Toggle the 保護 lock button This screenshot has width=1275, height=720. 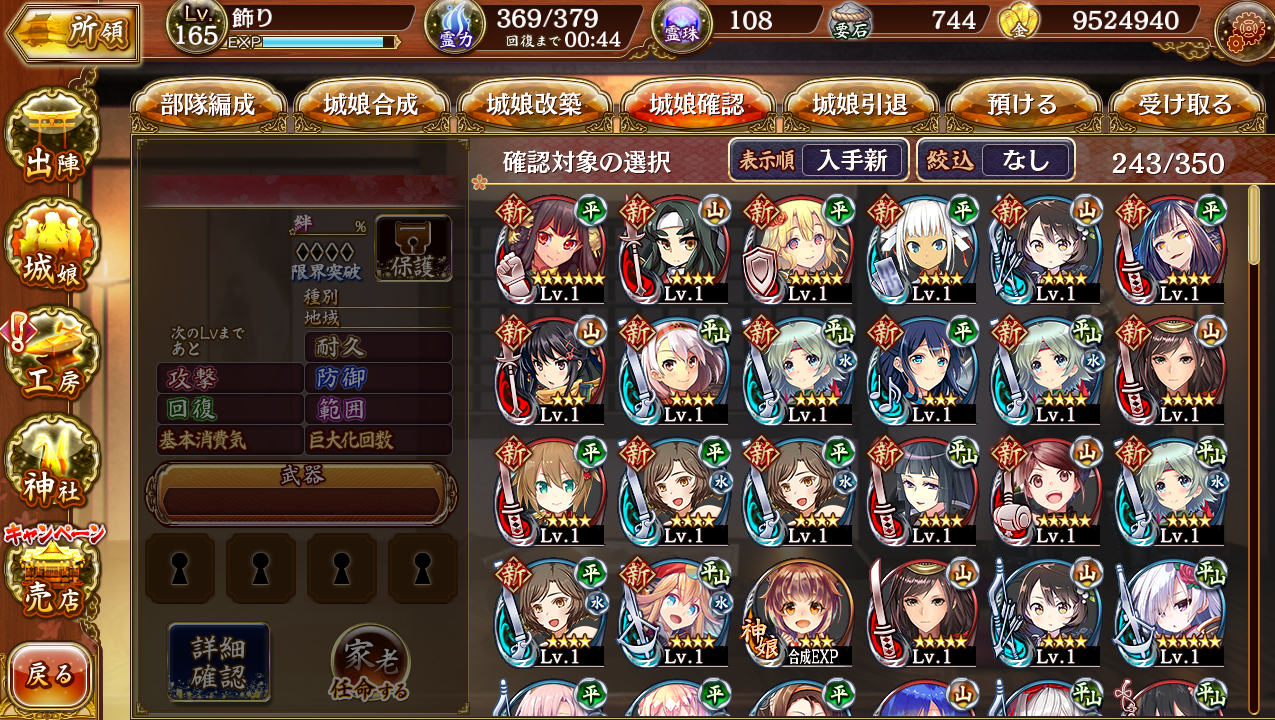pos(413,248)
